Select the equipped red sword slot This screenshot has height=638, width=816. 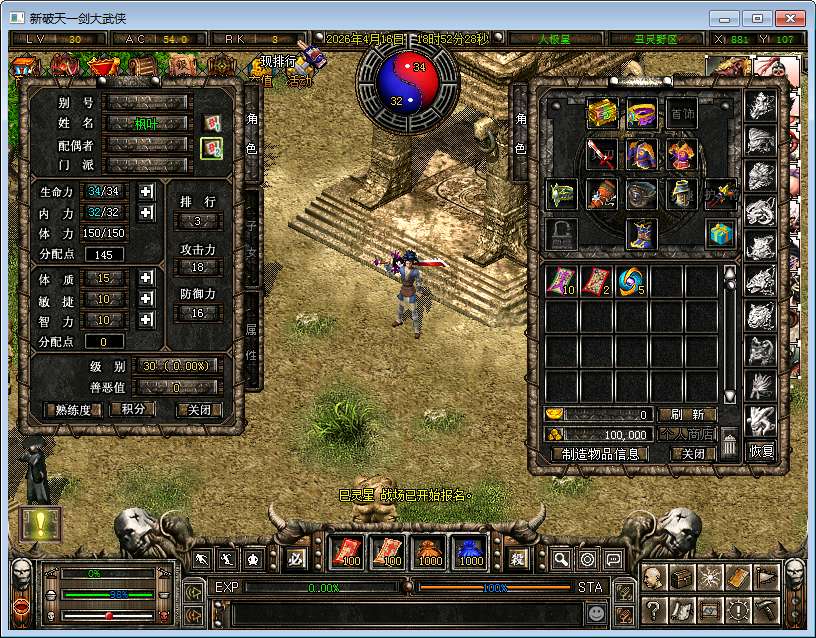(601, 154)
